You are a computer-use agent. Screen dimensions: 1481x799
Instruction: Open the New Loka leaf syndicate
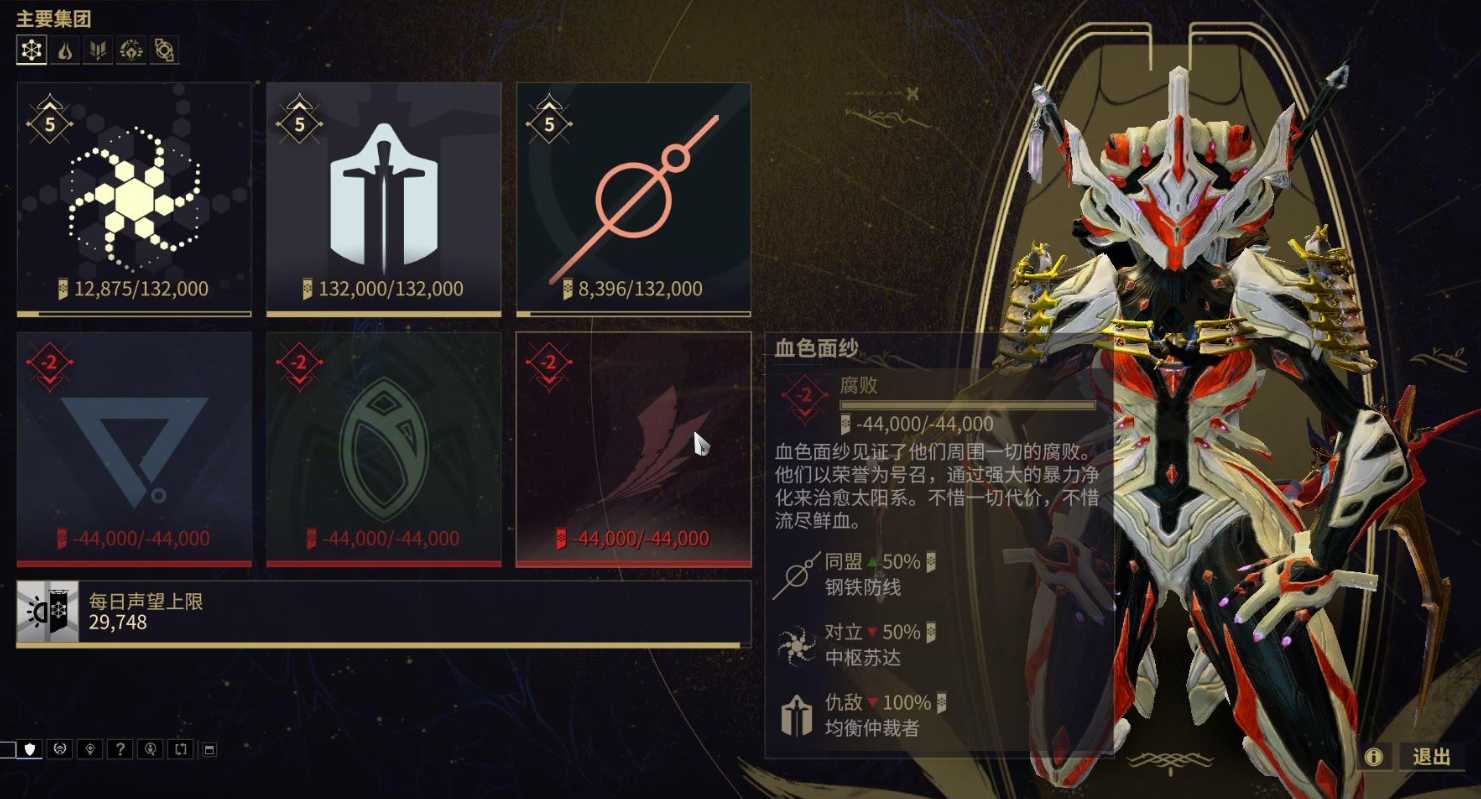(383, 445)
